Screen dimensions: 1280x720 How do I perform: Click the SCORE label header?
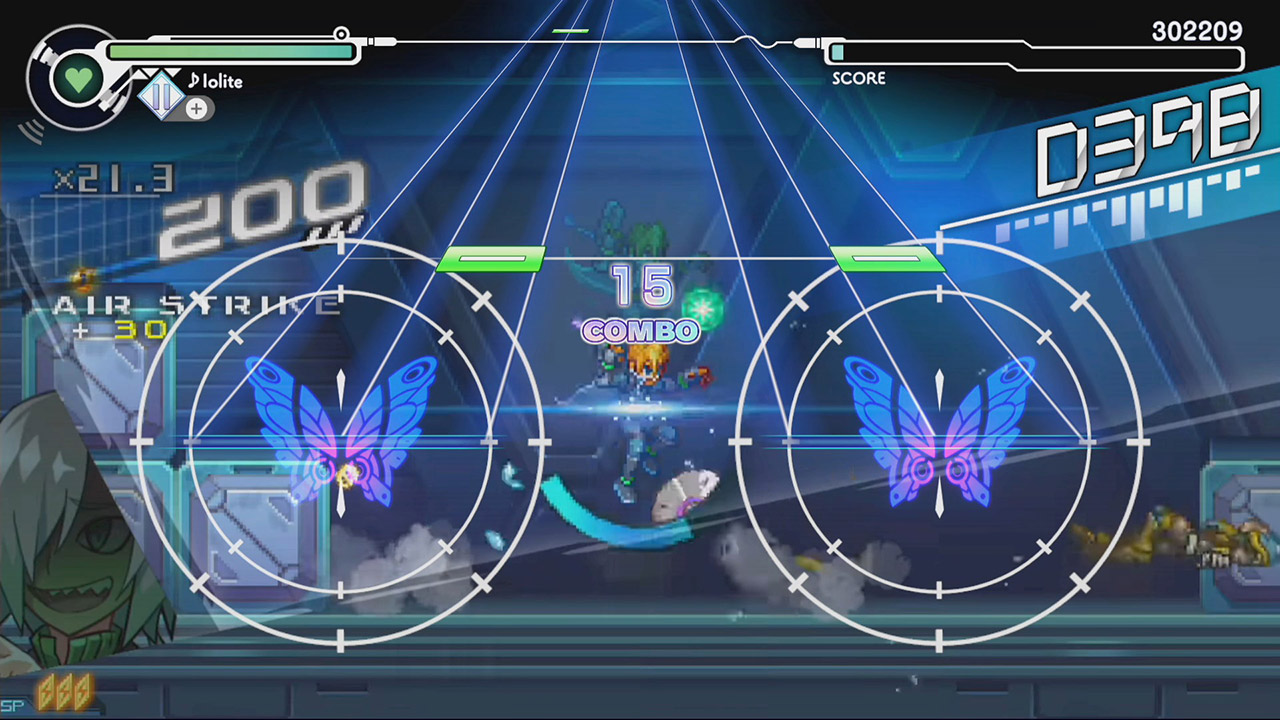pyautogui.click(x=858, y=78)
